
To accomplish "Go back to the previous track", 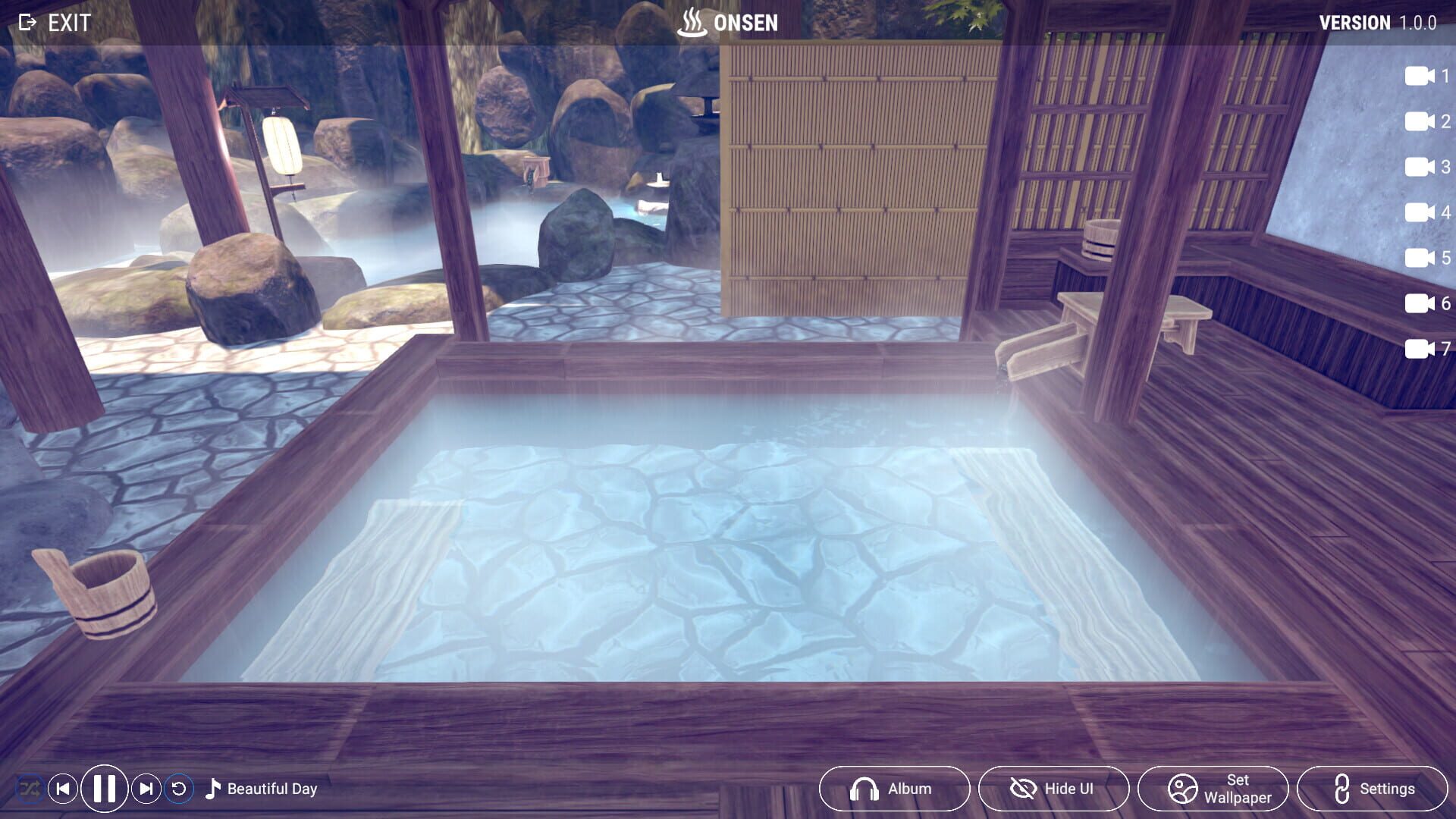I will click(64, 789).
